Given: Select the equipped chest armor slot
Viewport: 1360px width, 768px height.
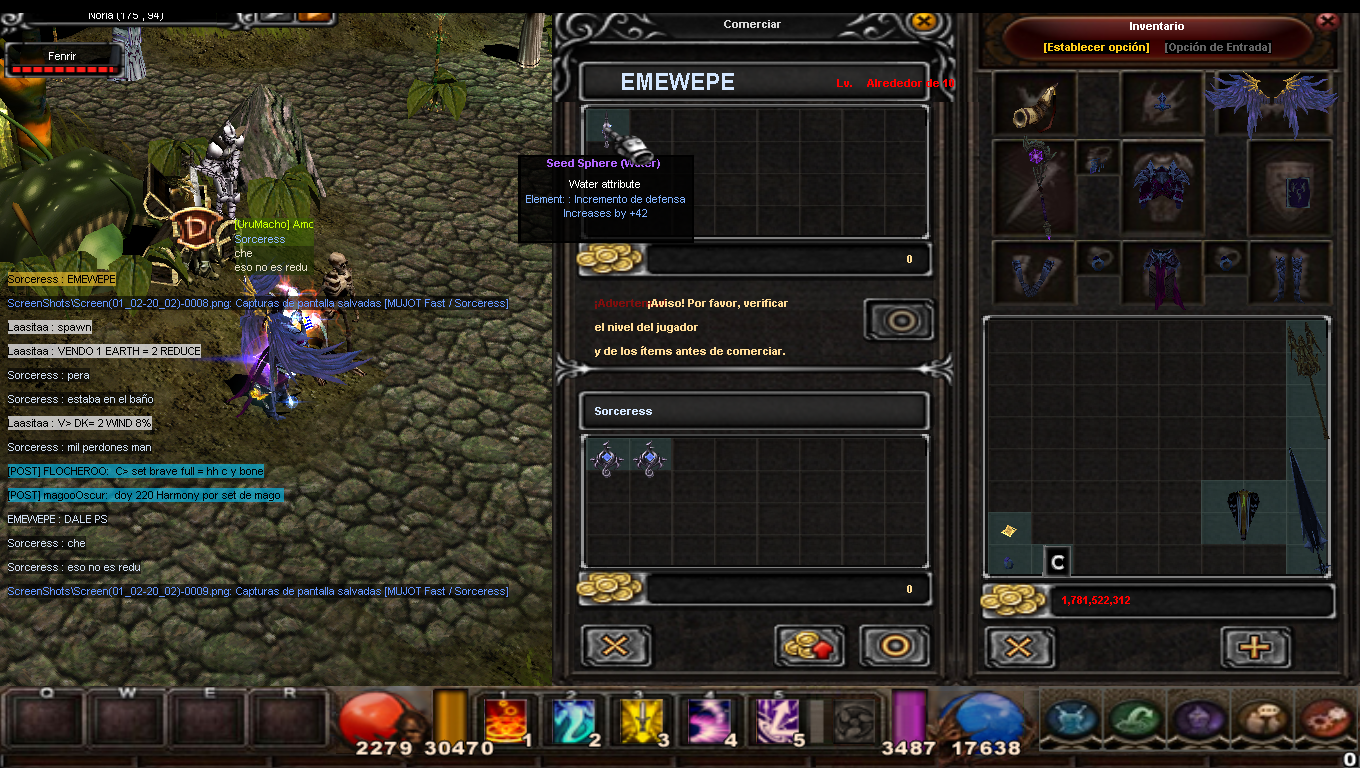Looking at the screenshot, I should (1161, 188).
